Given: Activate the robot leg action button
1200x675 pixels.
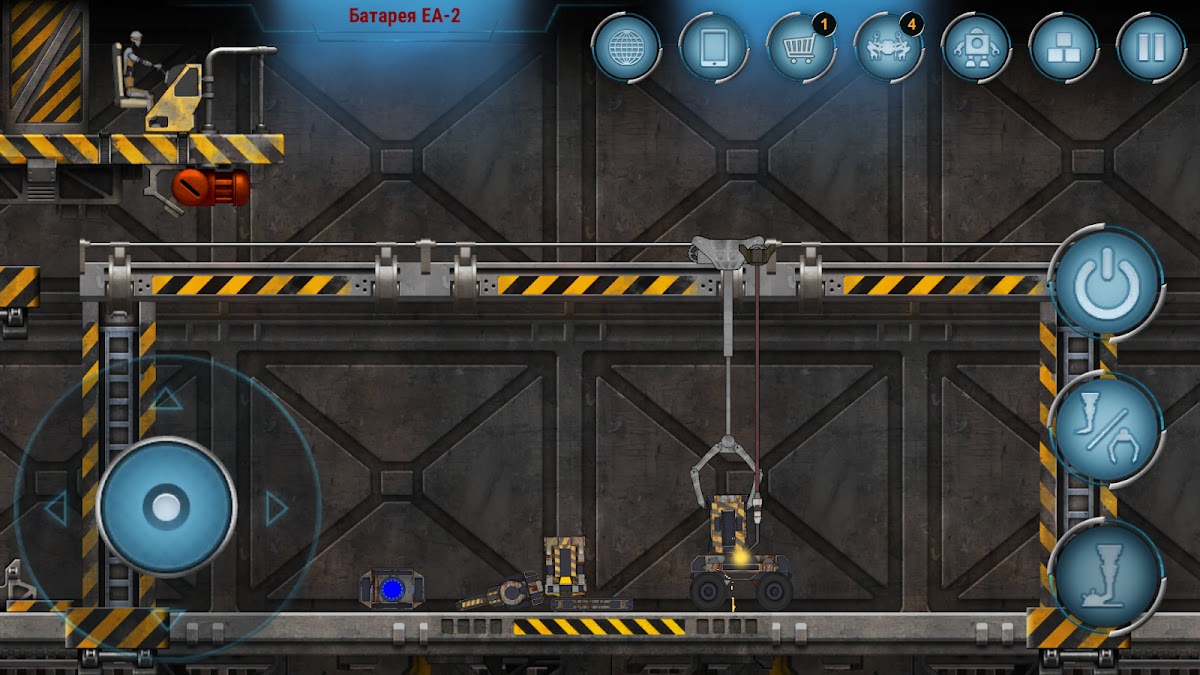Looking at the screenshot, I should point(1106,576).
